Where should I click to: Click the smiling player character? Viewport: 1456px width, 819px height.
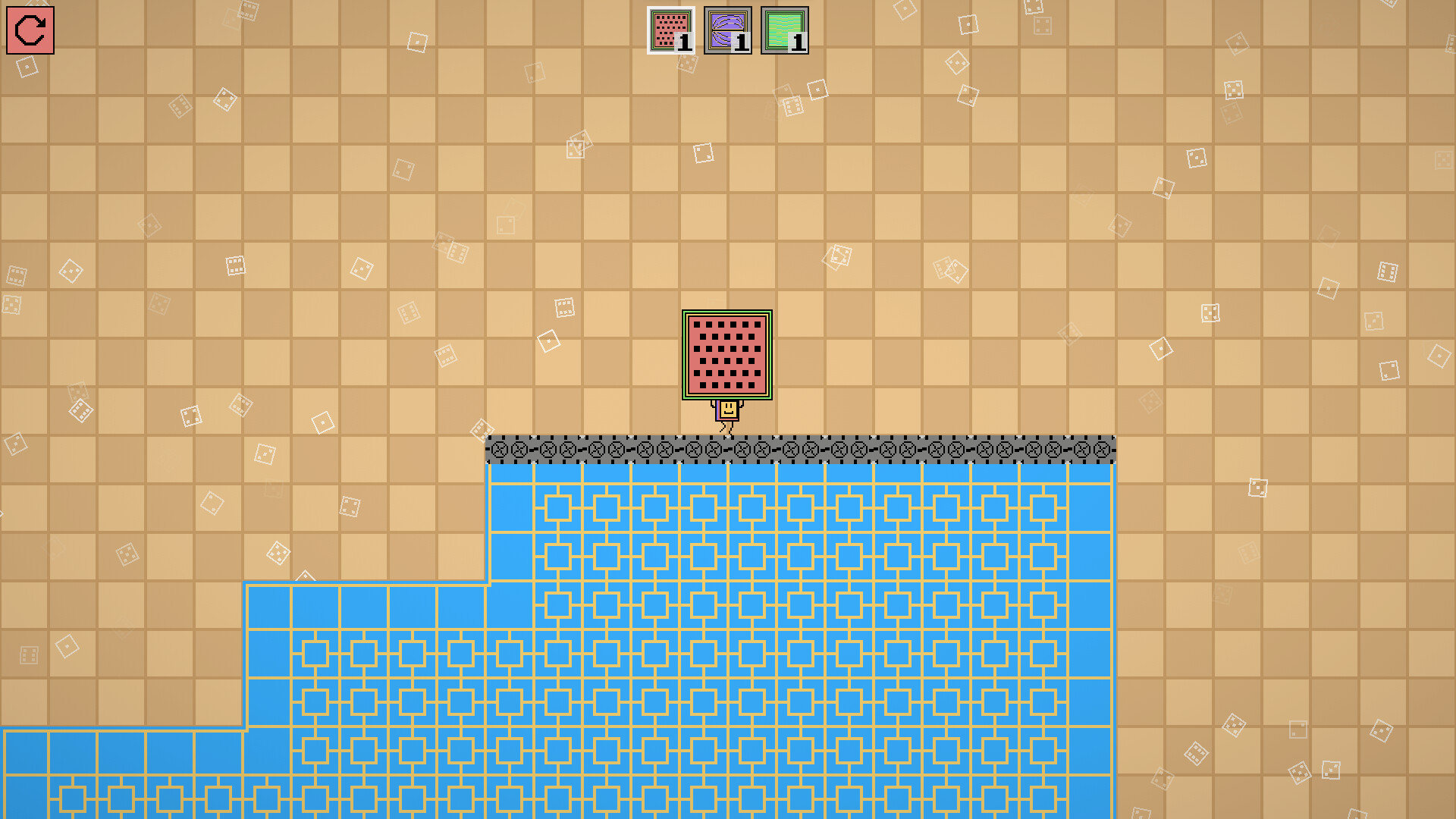pos(726,411)
